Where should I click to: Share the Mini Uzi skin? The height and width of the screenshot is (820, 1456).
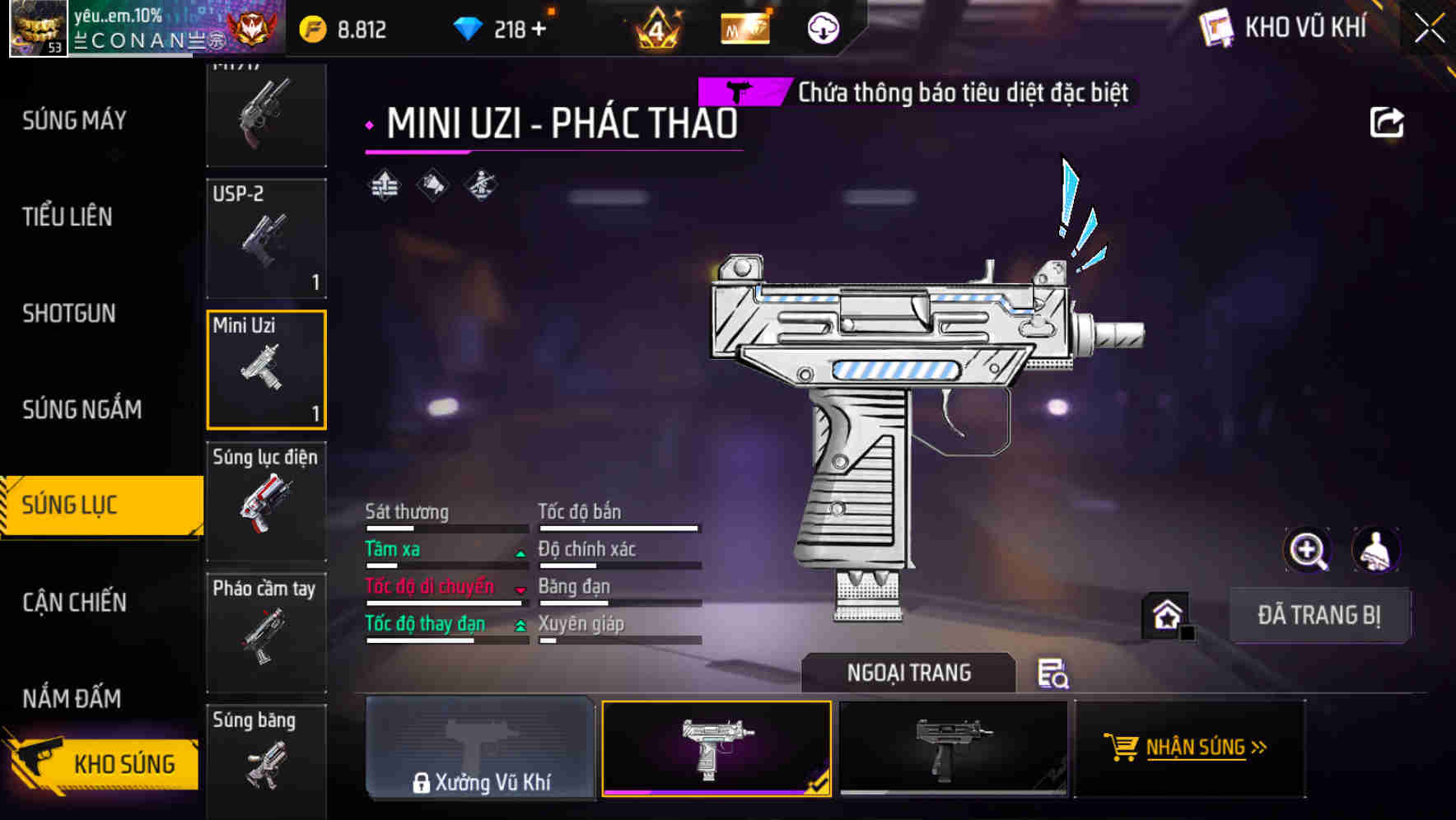[1386, 123]
